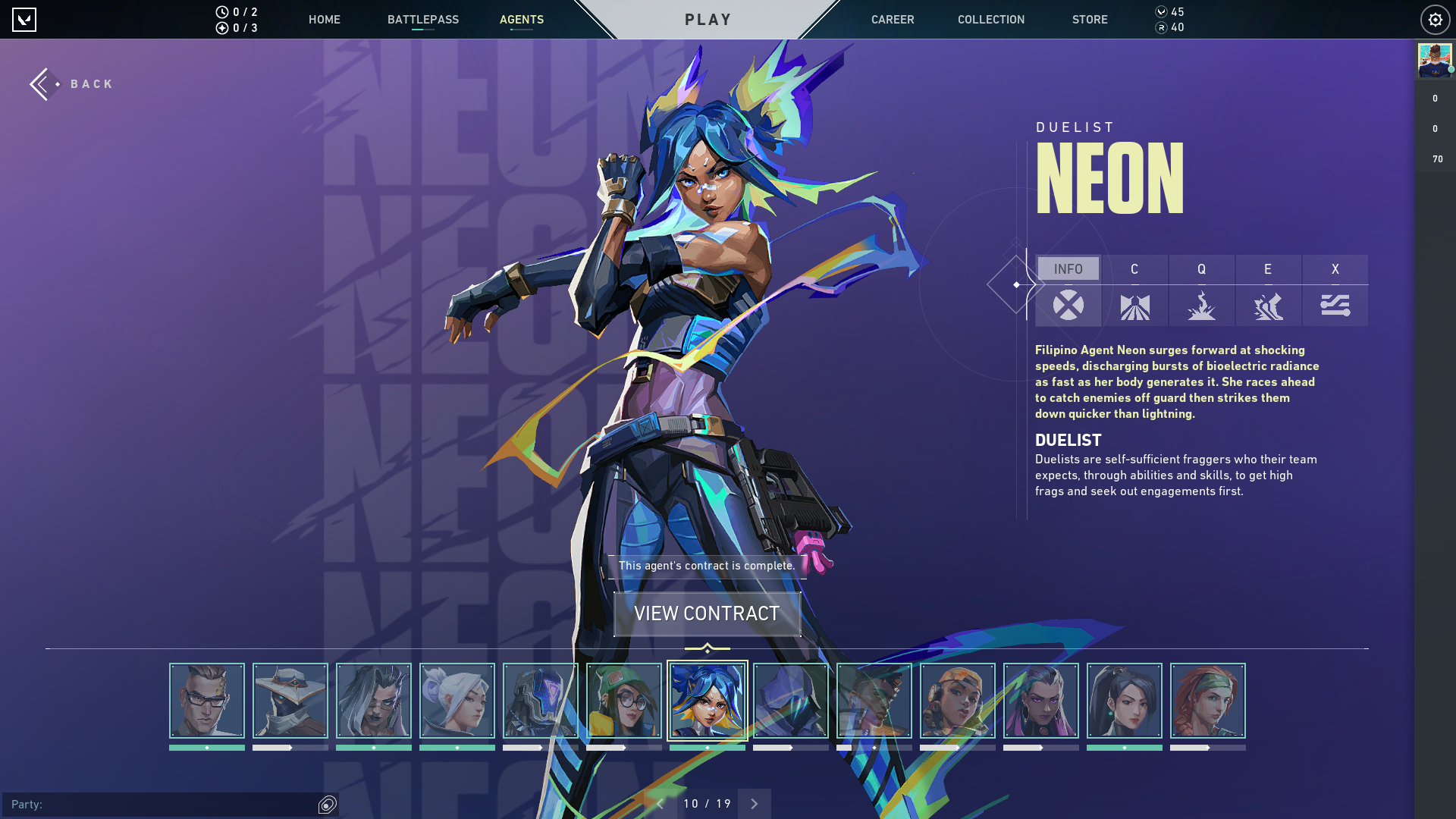The width and height of the screenshot is (1456, 819).
Task: Click the next agent page arrow
Action: [x=754, y=803]
